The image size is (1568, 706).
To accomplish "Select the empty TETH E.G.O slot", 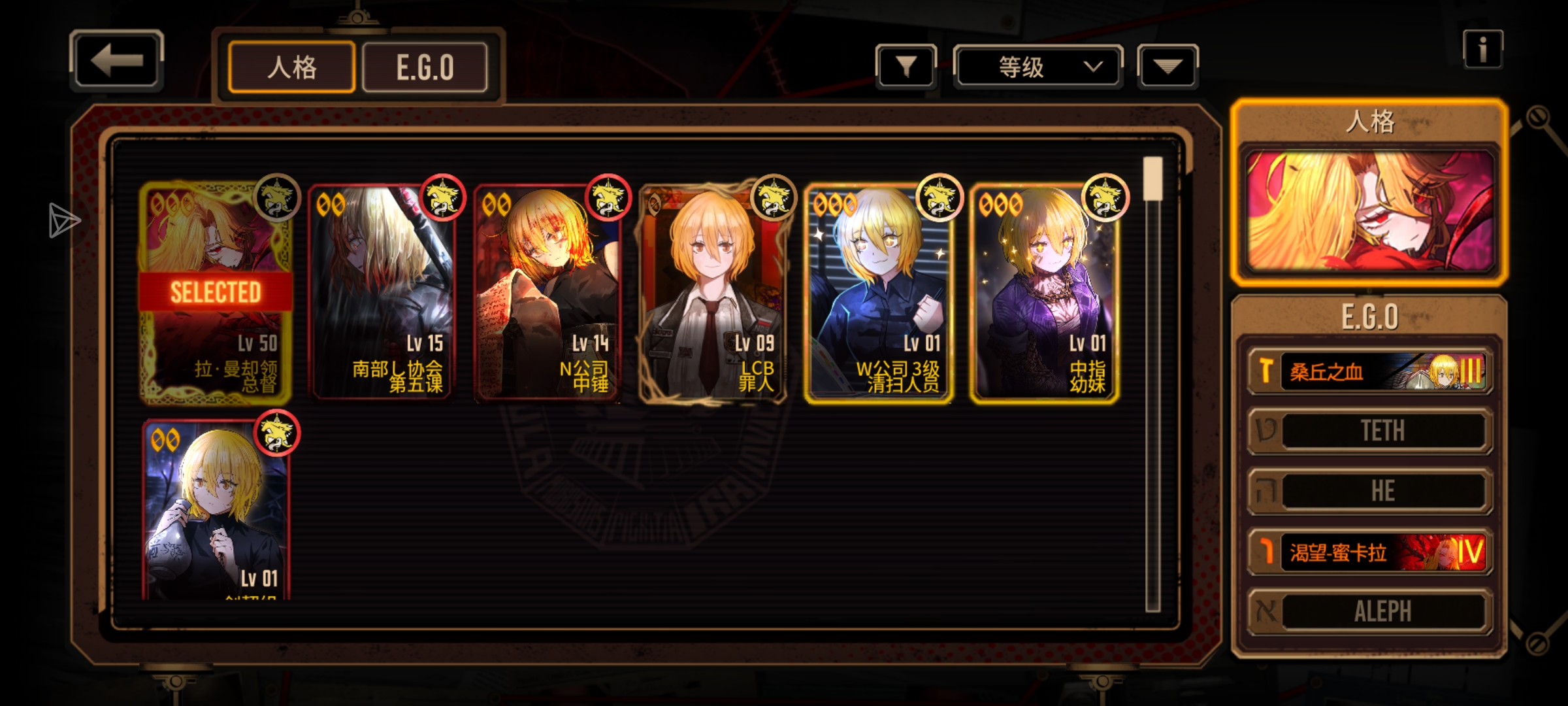I will coord(1369,431).
